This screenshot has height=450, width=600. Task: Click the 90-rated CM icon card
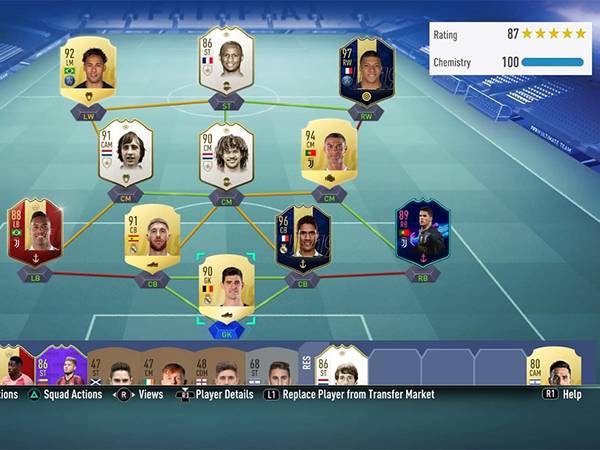[x=226, y=155]
